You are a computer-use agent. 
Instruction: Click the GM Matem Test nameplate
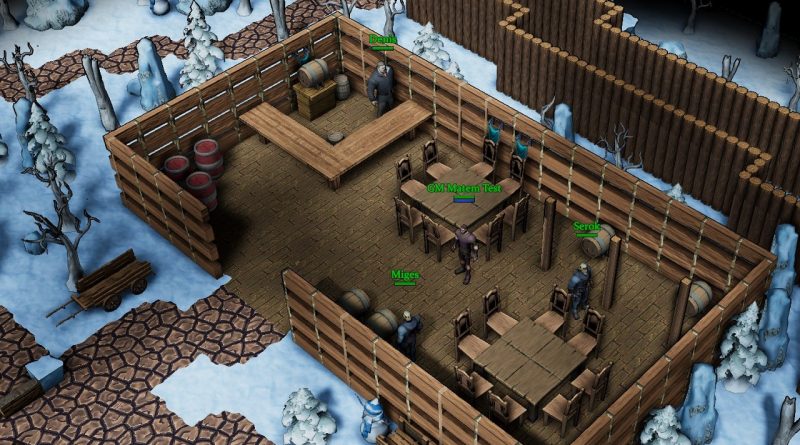click(x=463, y=187)
